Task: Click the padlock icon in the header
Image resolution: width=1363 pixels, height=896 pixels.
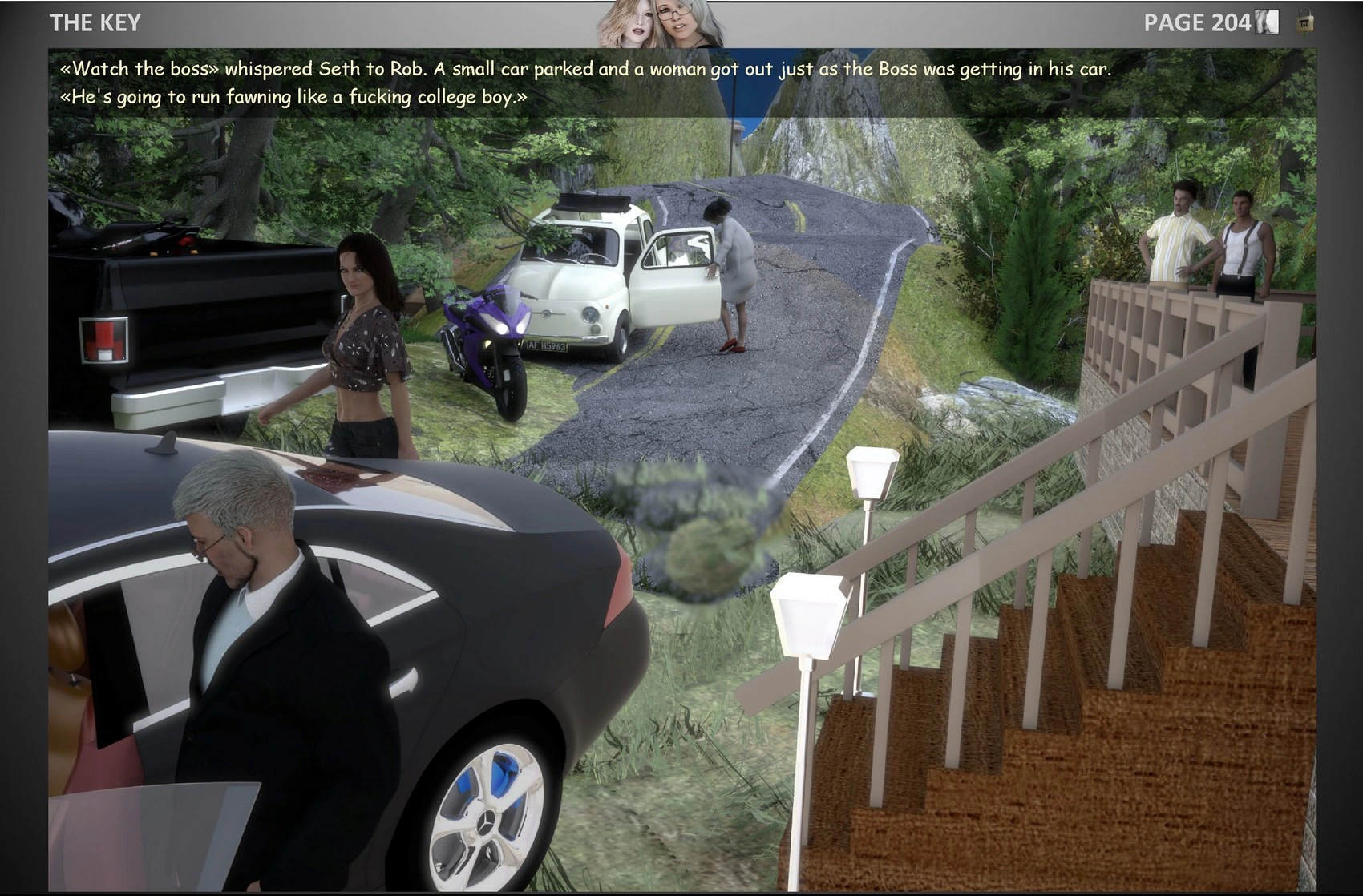Action: [x=1305, y=22]
